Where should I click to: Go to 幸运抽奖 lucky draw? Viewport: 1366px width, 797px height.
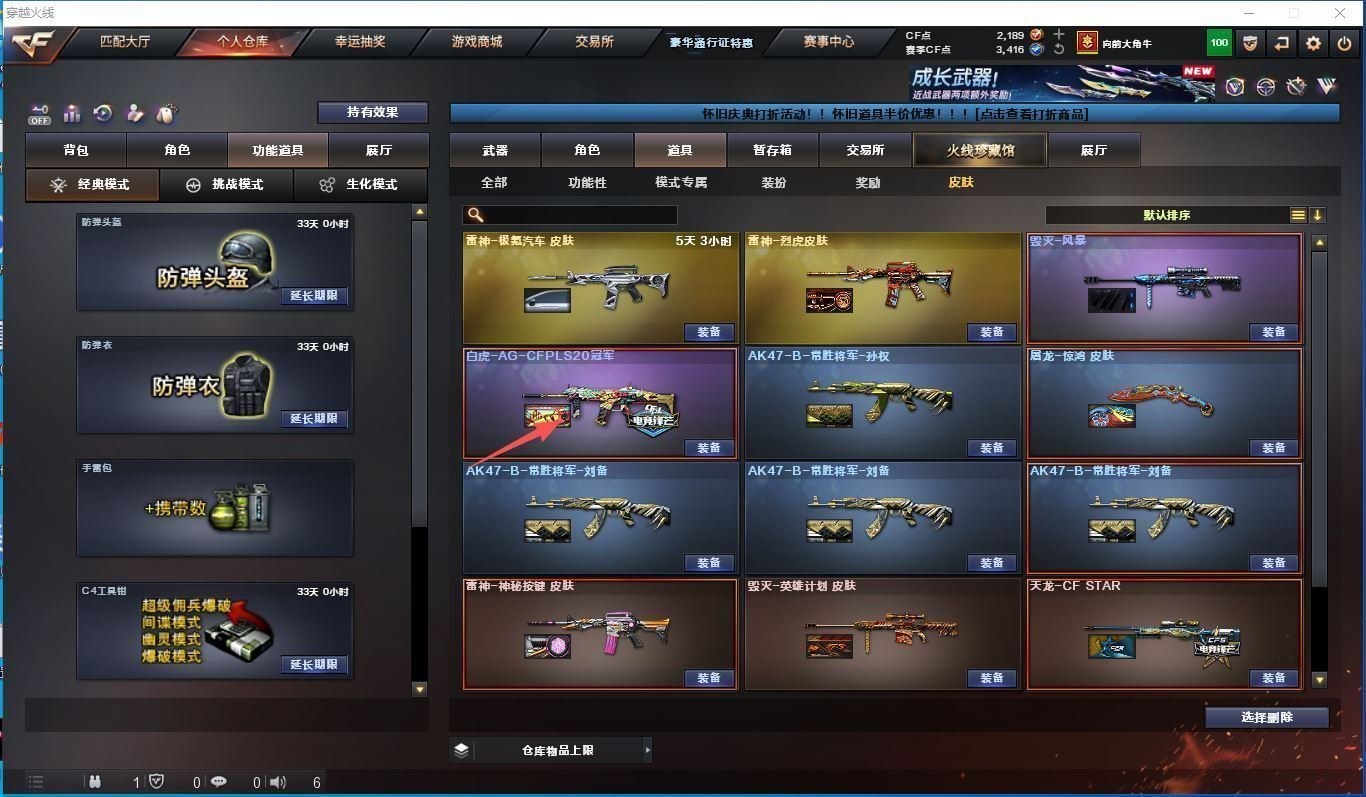click(360, 42)
